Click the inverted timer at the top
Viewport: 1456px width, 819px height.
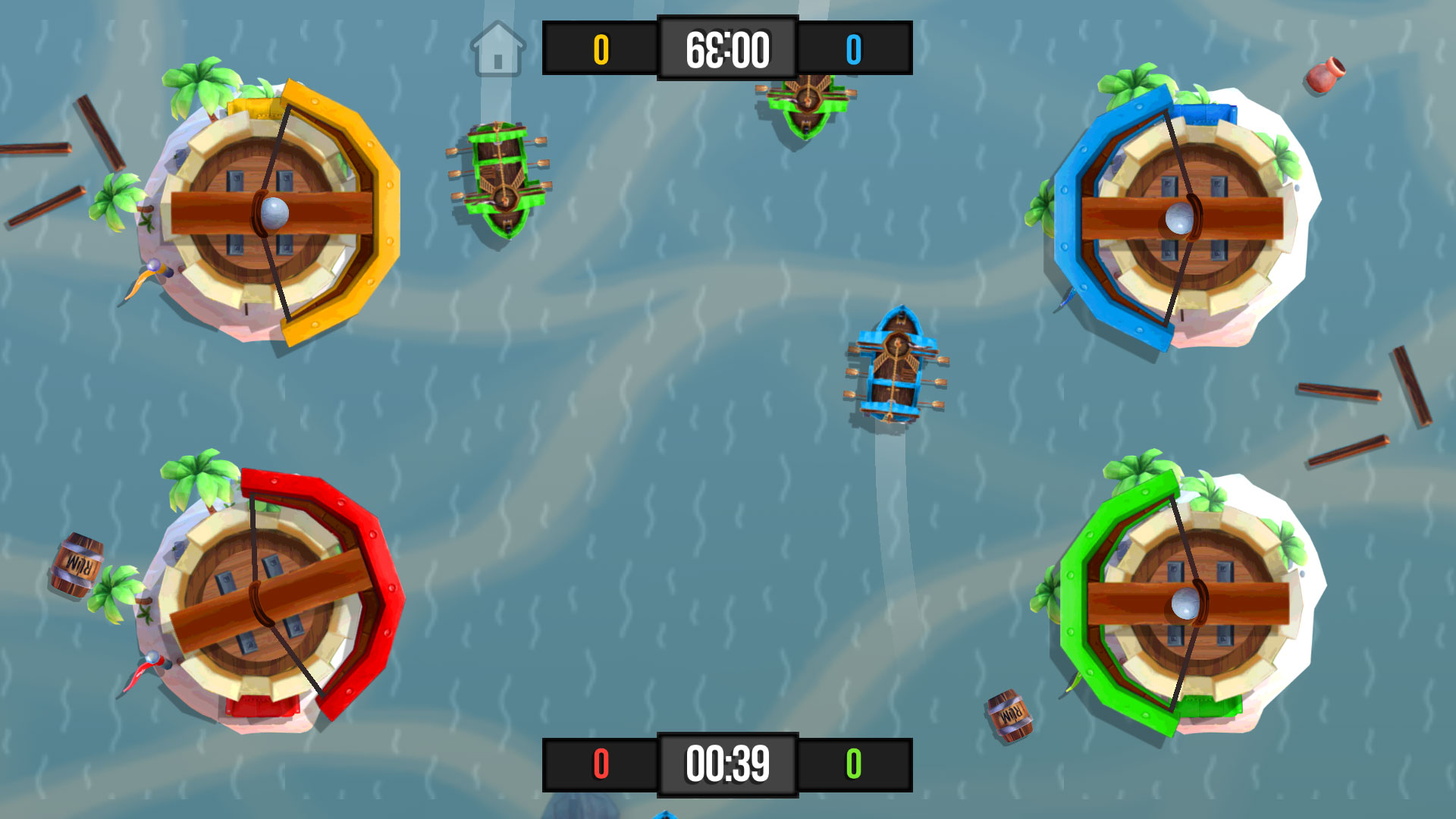click(x=728, y=49)
